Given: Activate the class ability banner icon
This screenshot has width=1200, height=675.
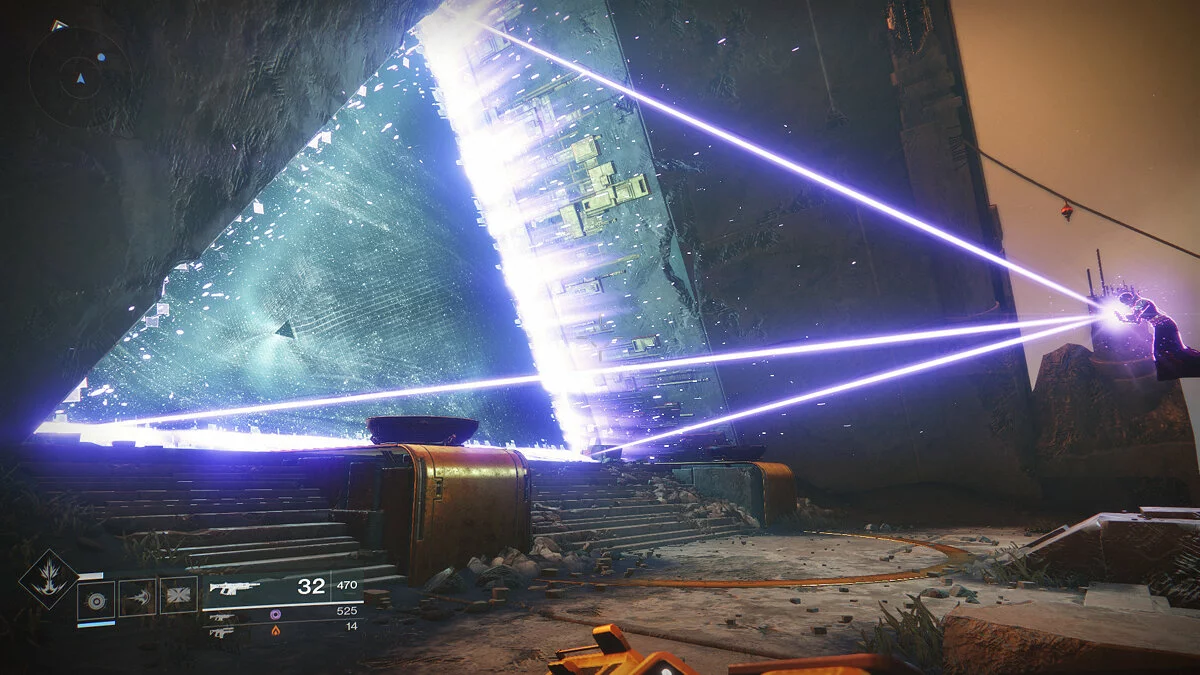Looking at the screenshot, I should [178, 596].
